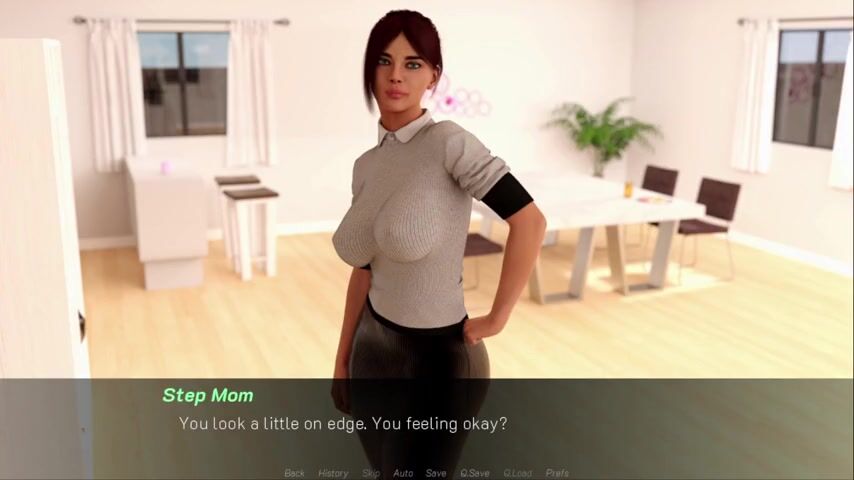The width and height of the screenshot is (854, 480).
Task: Open the dialogue History log
Action: 333,473
